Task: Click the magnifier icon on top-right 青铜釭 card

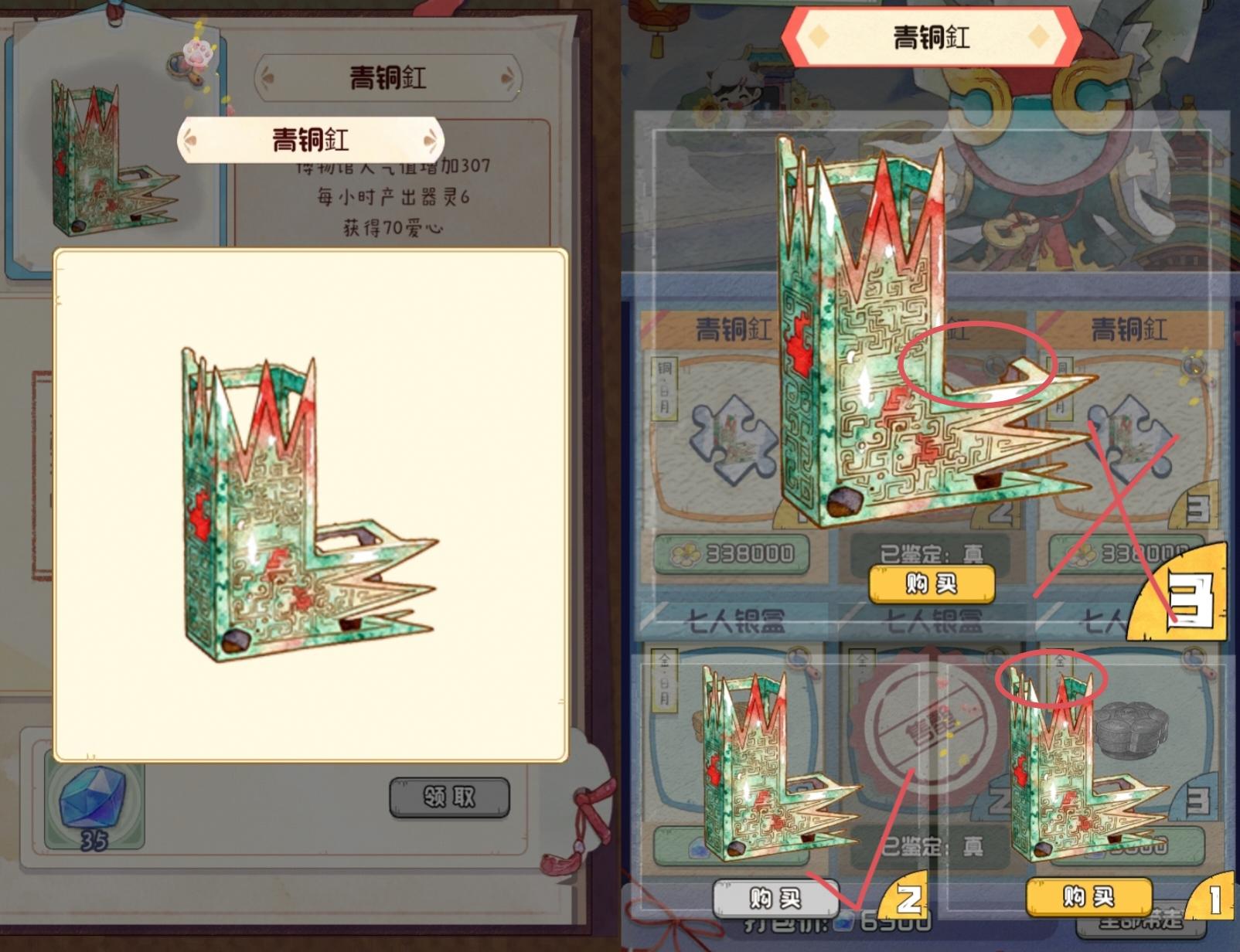Action: pos(1194,365)
